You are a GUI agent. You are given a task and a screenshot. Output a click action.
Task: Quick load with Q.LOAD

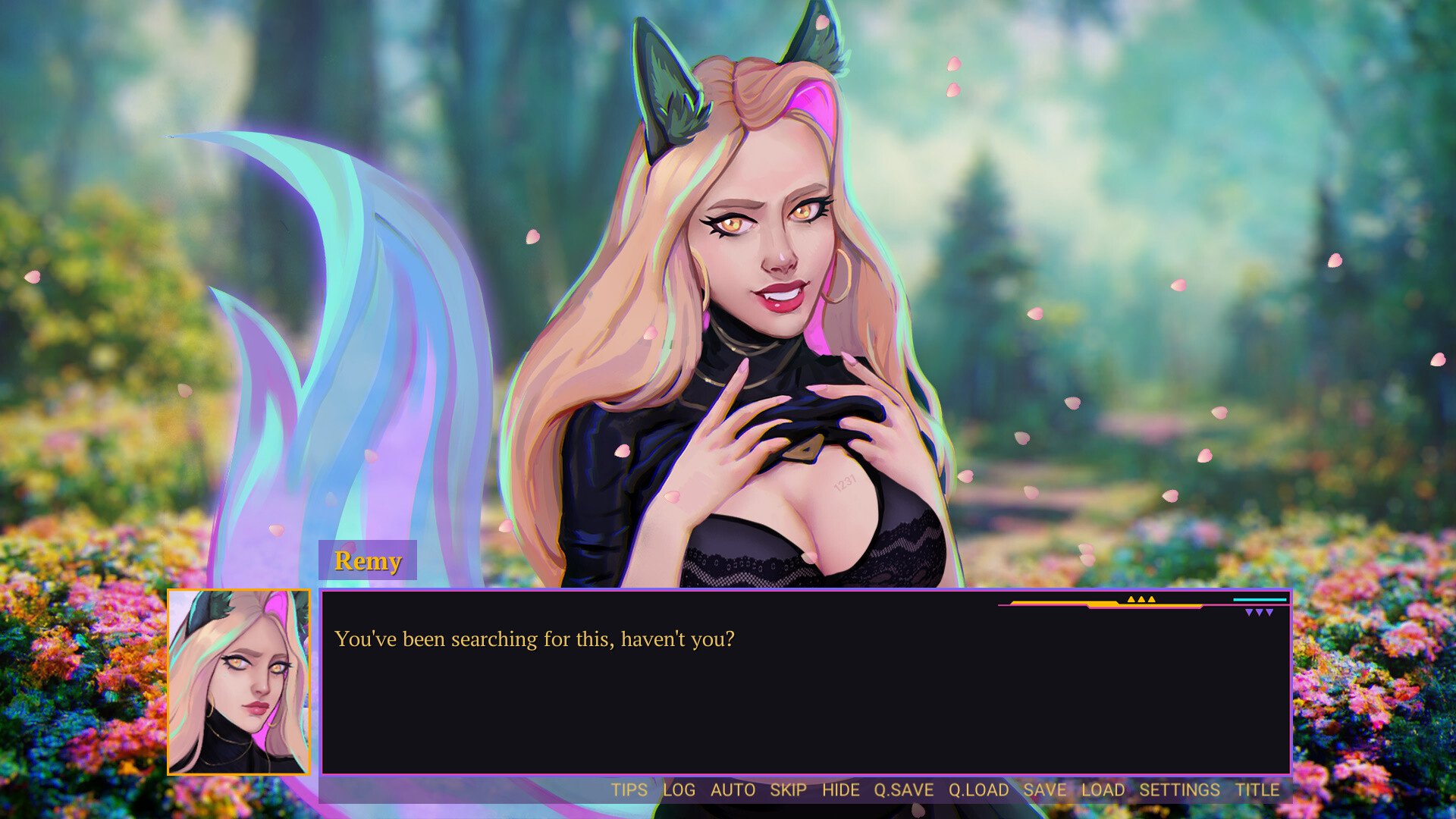tap(978, 790)
